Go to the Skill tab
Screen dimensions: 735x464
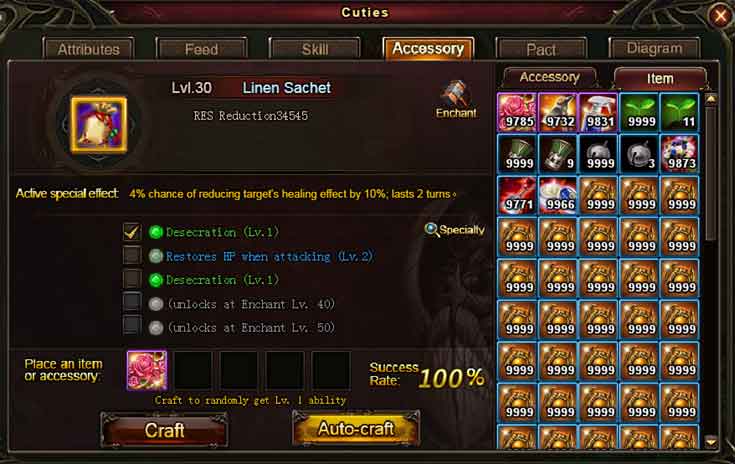click(314, 49)
